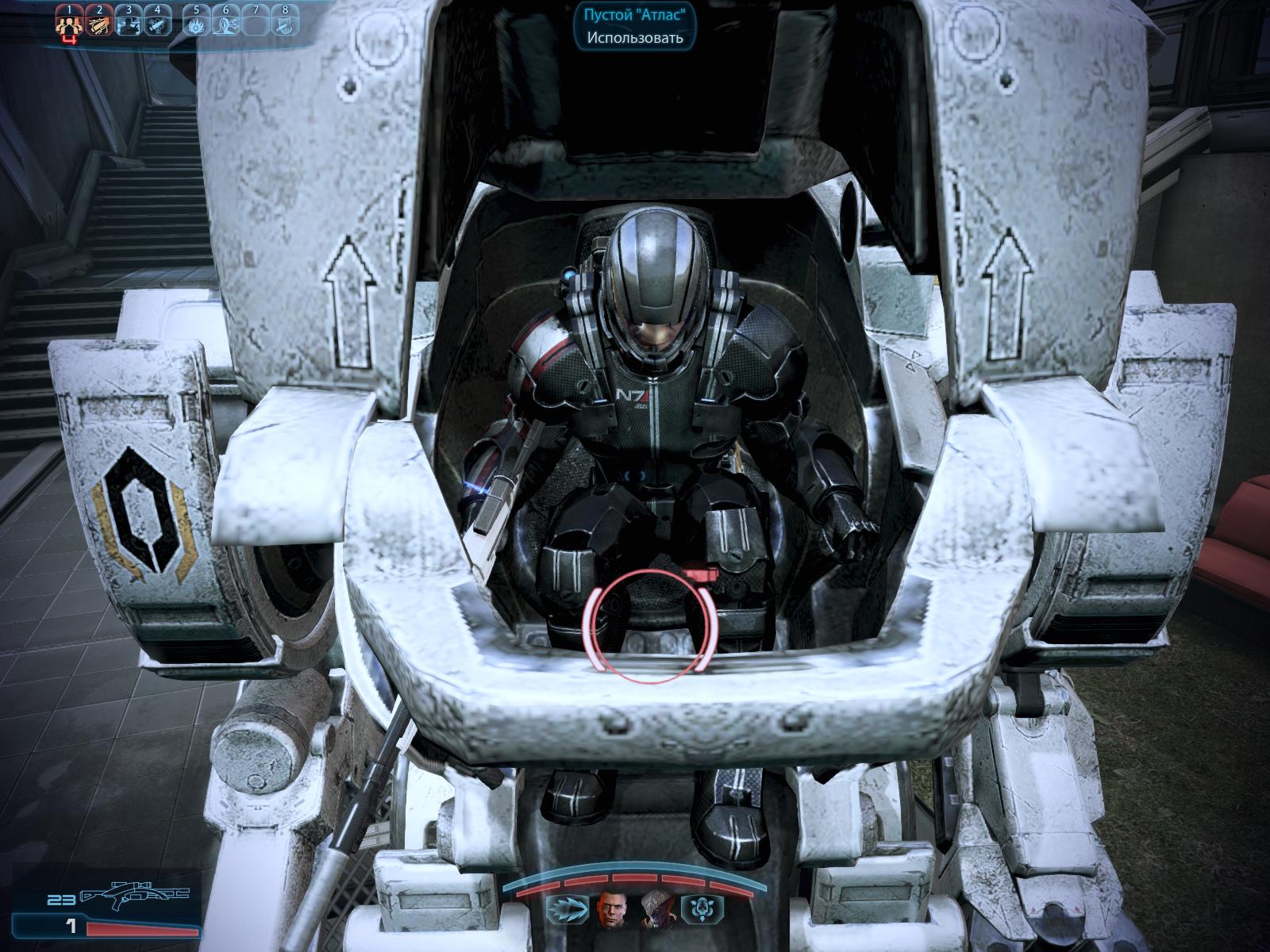Activate the flame burst power in slot 5
This screenshot has height=952, width=1270.
196,24
